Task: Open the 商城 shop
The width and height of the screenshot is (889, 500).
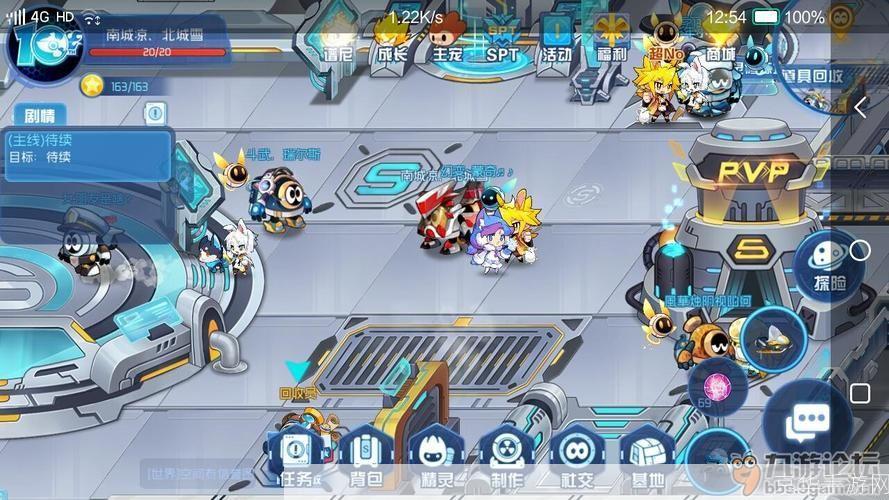Action: pyautogui.click(x=720, y=38)
